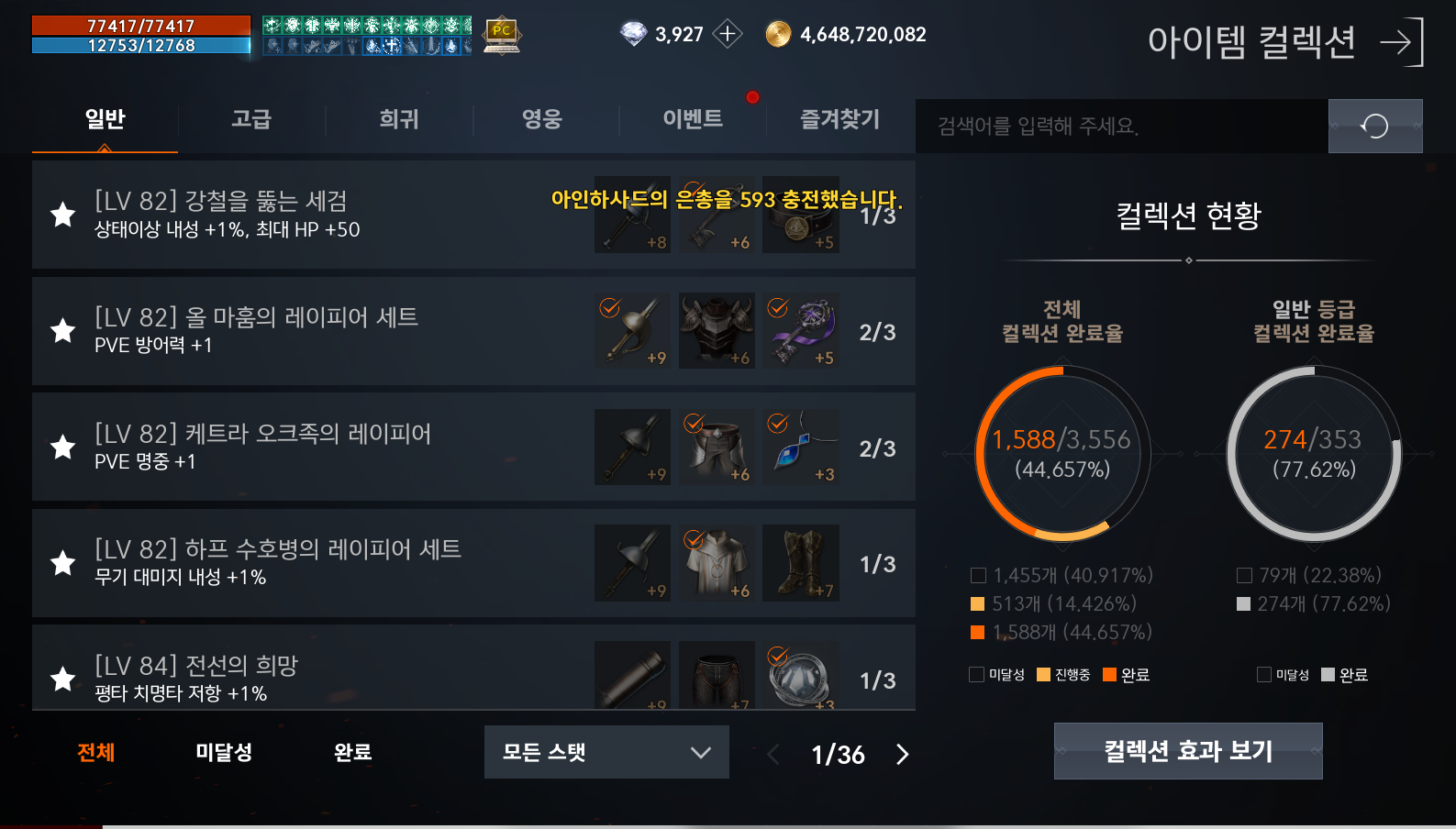Screen dimensions: 1456x829
Task: Click the diamond currency icon
Action: (x=632, y=32)
